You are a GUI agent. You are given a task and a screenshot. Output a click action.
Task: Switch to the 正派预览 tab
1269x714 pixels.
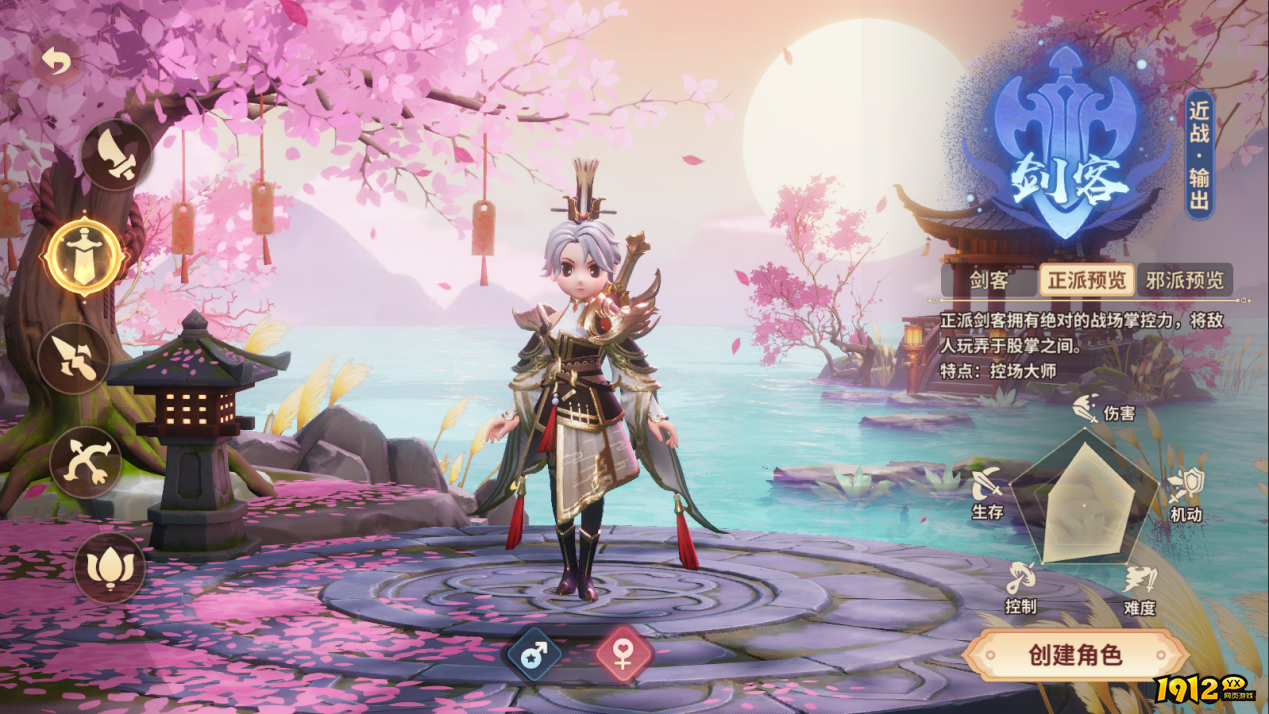point(1086,280)
